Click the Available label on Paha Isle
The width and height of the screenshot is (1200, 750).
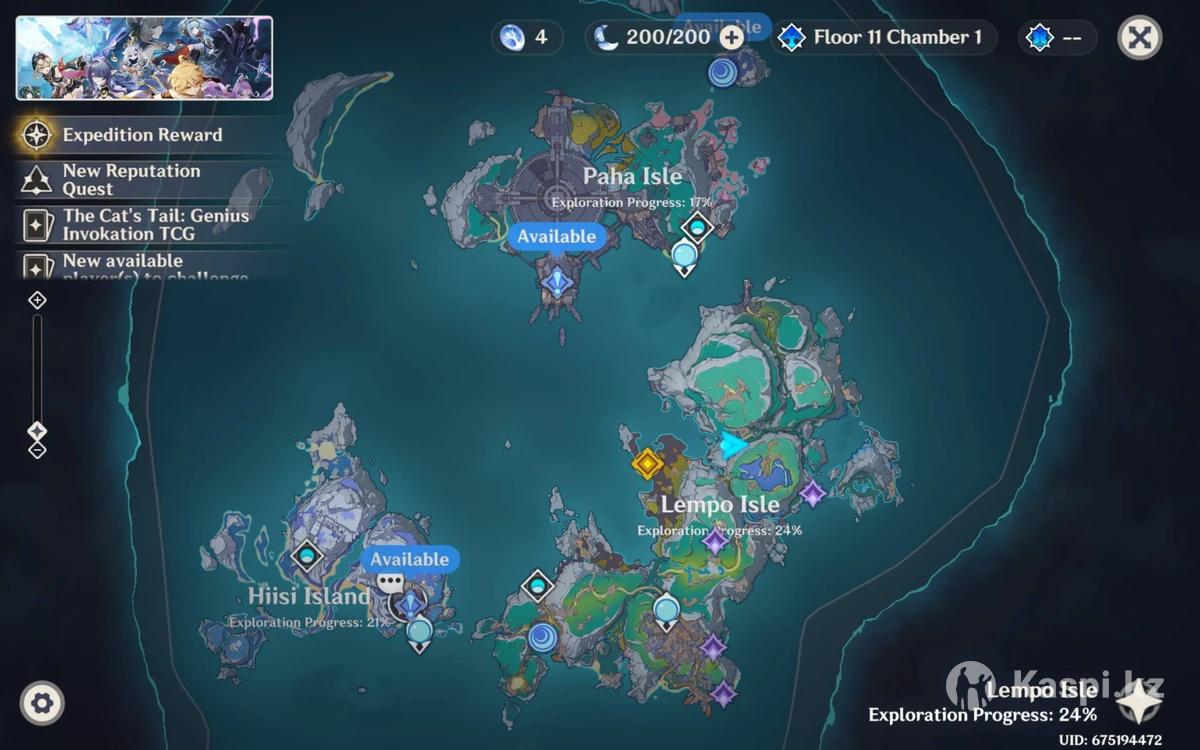[556, 237]
